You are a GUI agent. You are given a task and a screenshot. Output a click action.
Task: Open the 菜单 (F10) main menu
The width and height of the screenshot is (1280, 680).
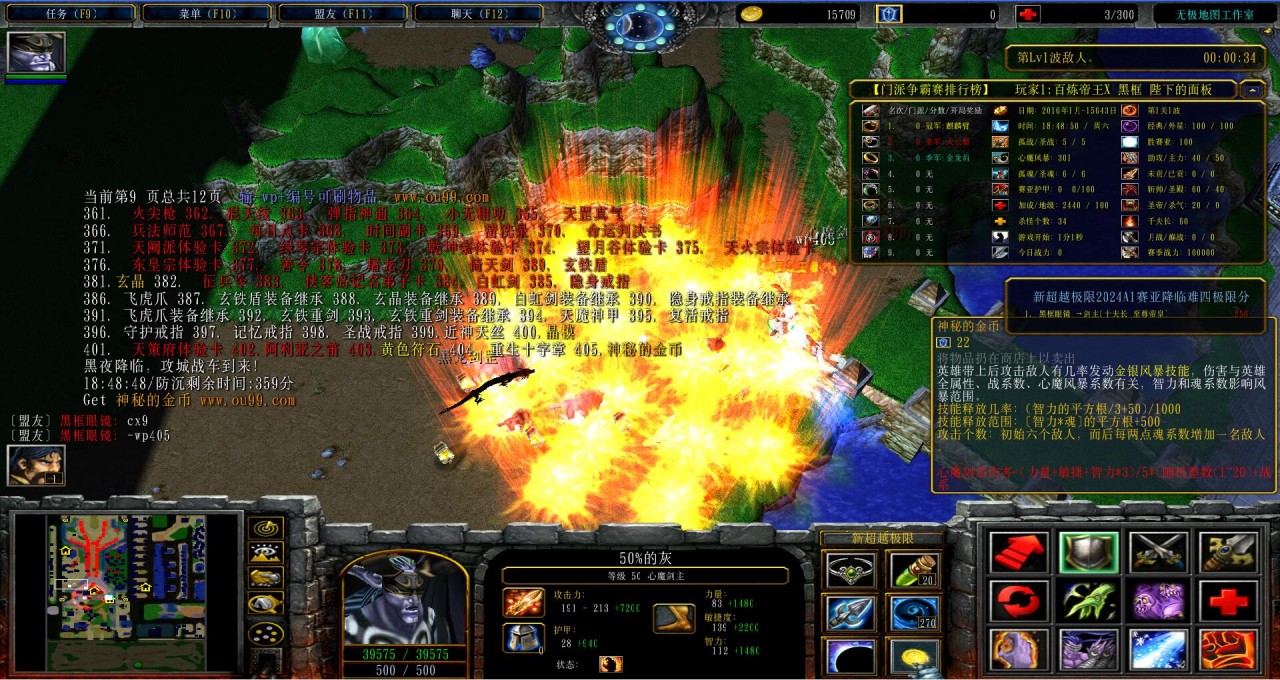click(206, 13)
